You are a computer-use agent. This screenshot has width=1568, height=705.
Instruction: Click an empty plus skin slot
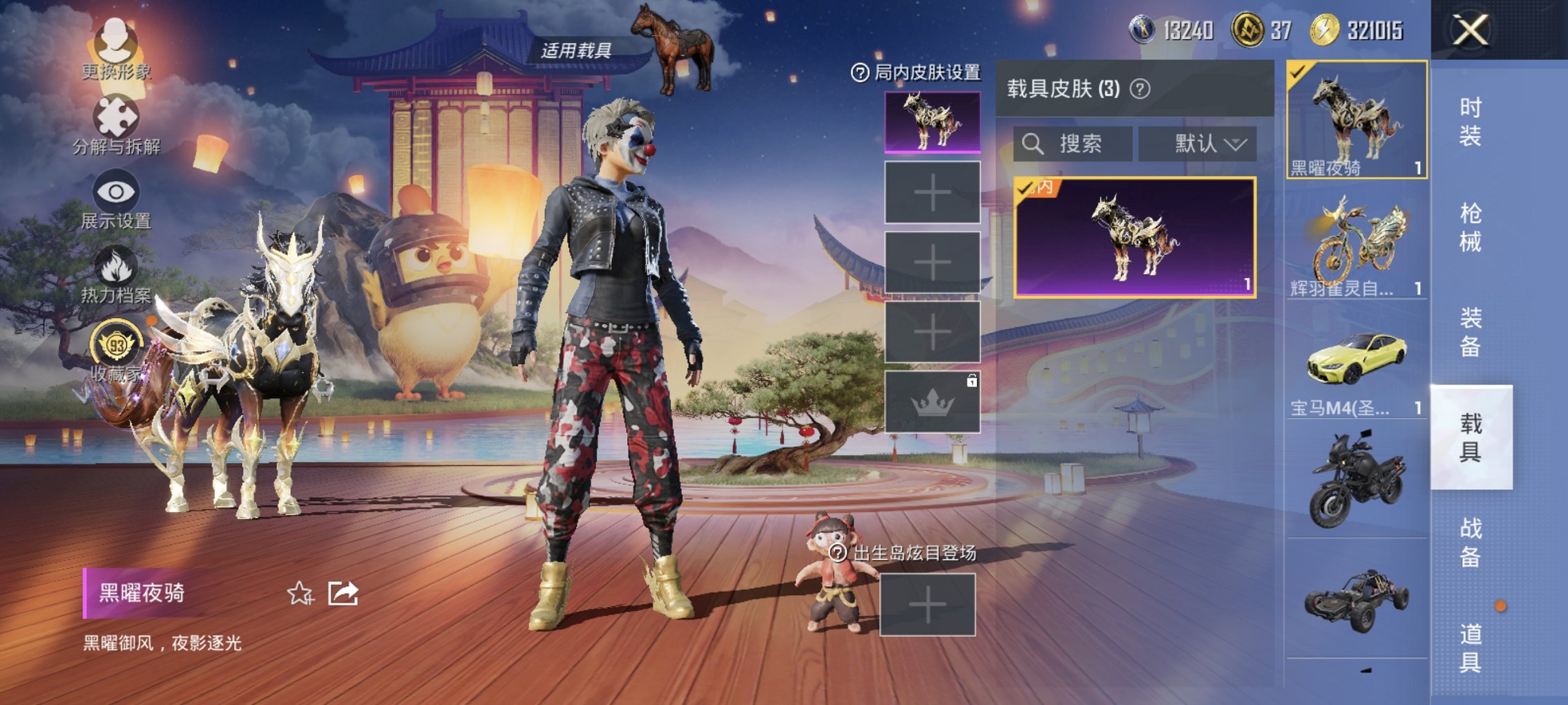(x=932, y=194)
